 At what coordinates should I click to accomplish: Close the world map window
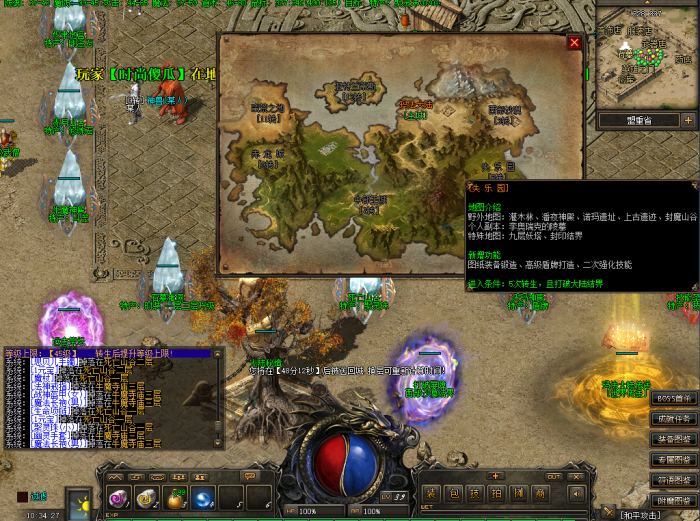(574, 43)
